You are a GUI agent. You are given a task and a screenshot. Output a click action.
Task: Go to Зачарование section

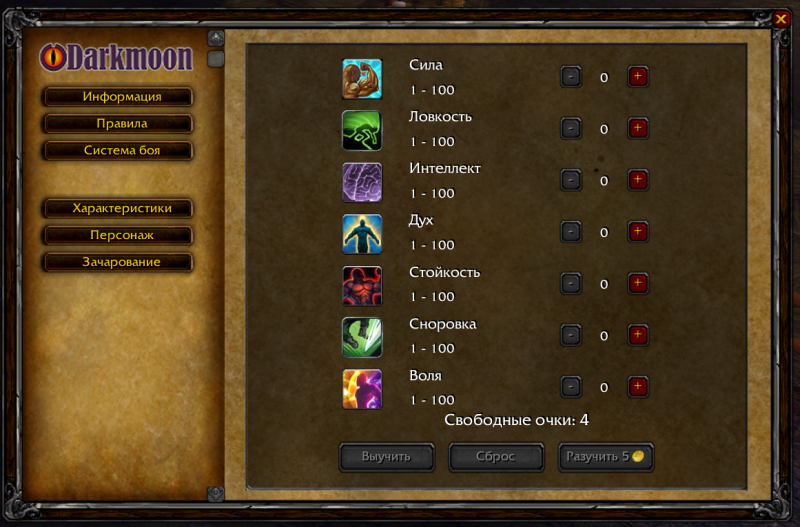pyautogui.click(x=118, y=262)
